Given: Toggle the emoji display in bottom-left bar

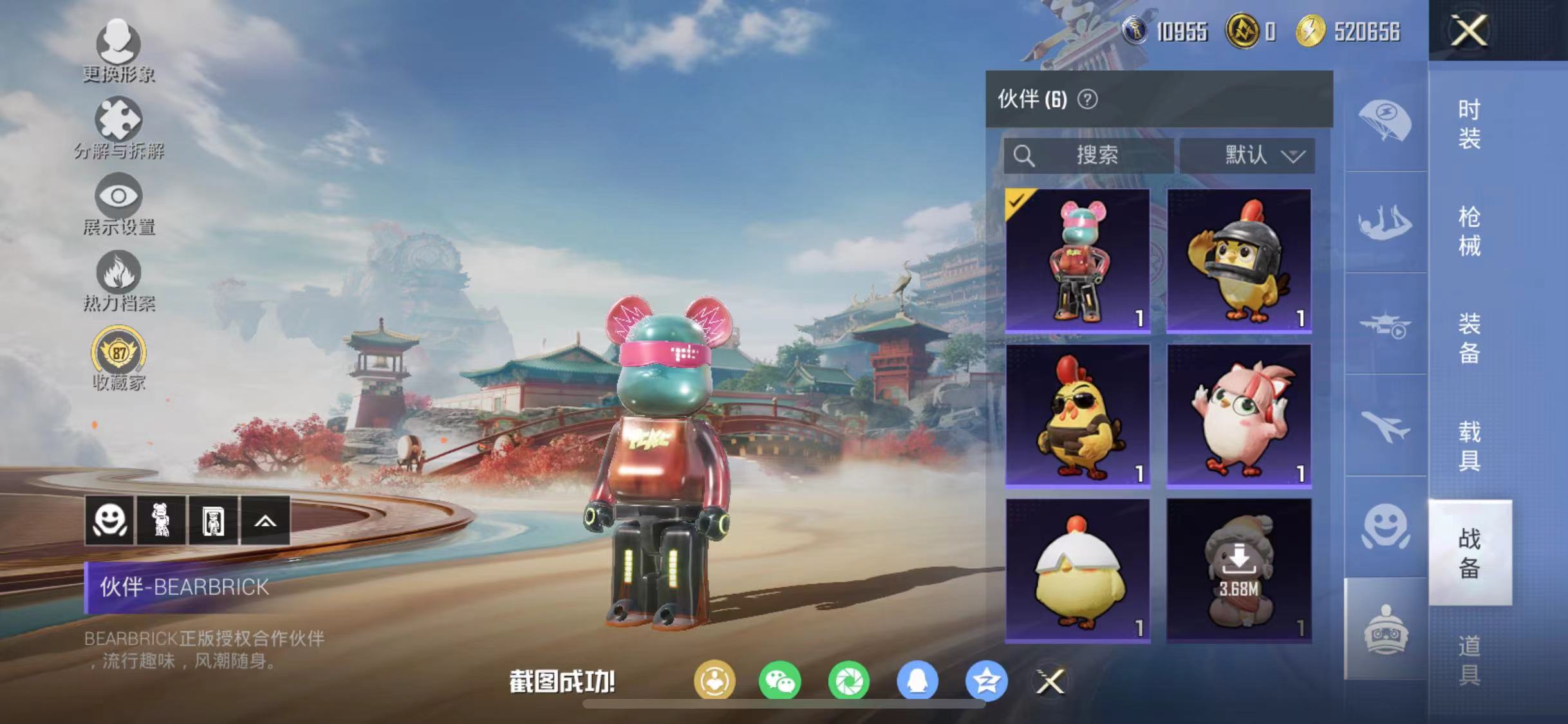Looking at the screenshot, I should click(111, 521).
